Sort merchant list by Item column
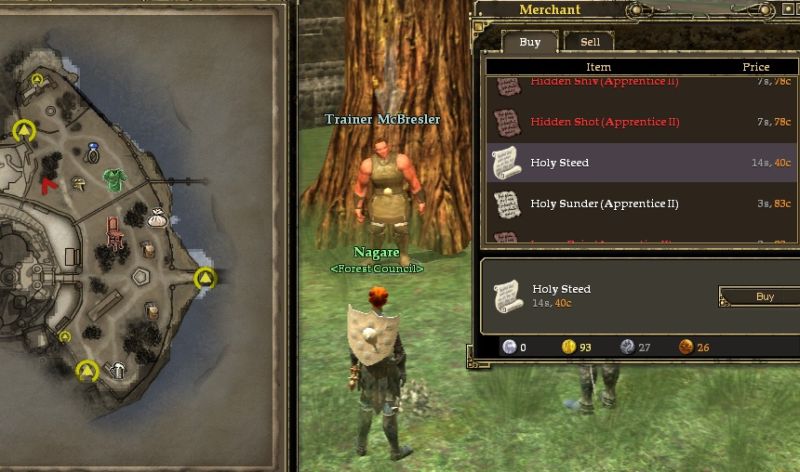This screenshot has width=800, height=472. [x=598, y=67]
